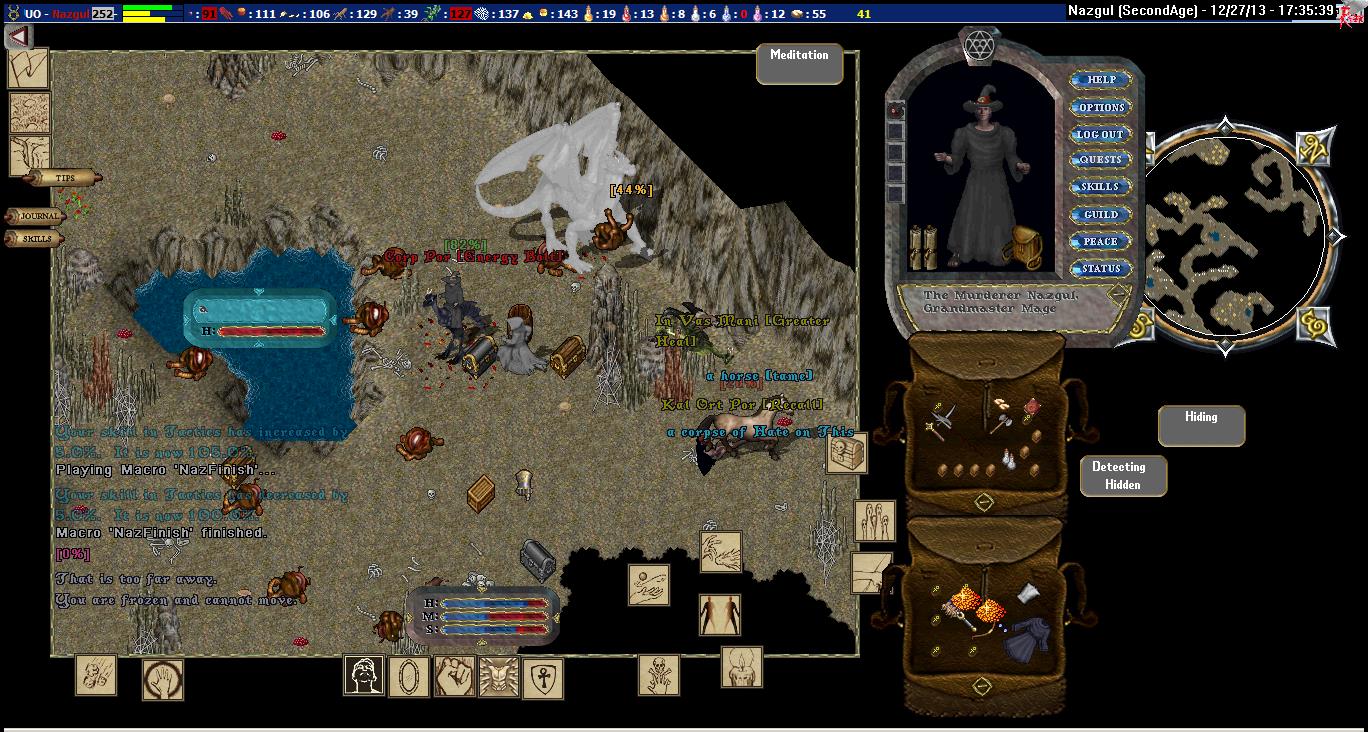
Task: Open the JOURNAL scroll
Action: click(x=38, y=216)
